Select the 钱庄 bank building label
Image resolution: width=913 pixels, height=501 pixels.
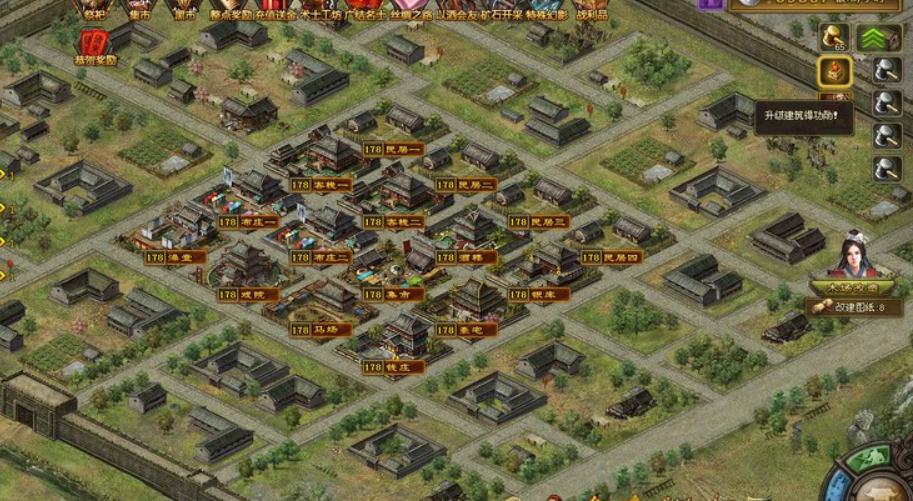tap(394, 367)
